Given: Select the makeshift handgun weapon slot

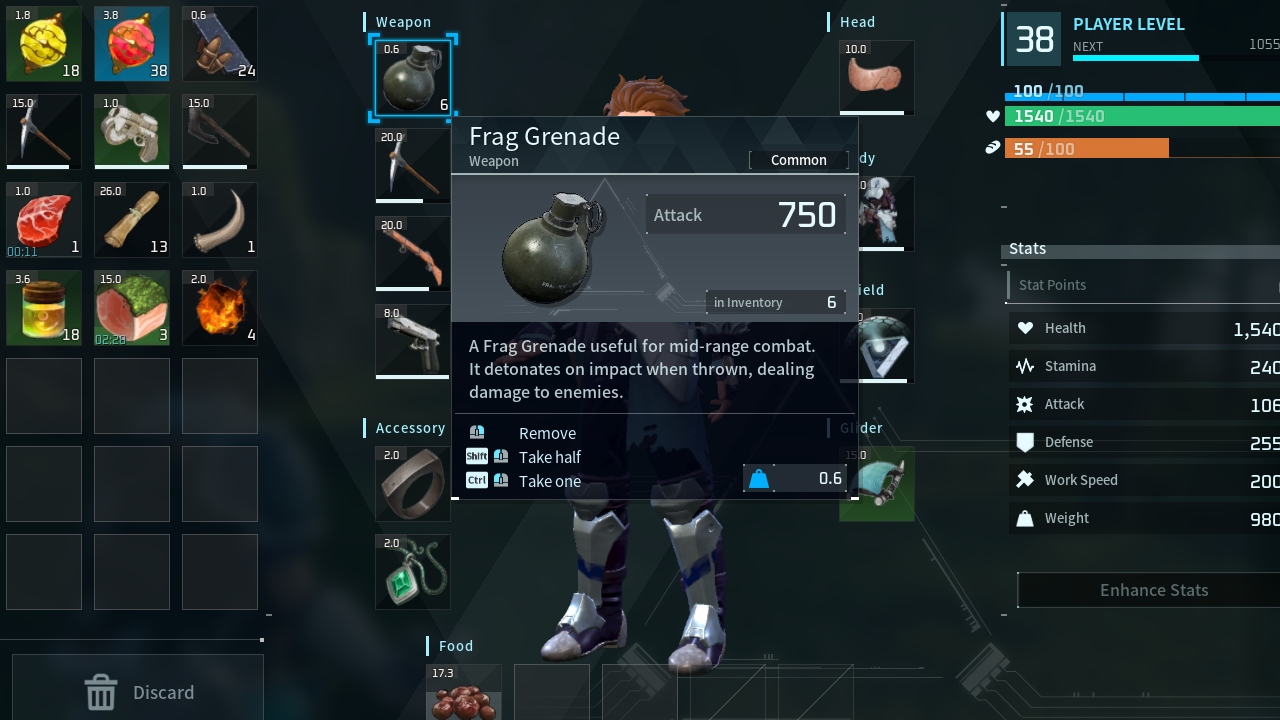Looking at the screenshot, I should pos(412,340).
